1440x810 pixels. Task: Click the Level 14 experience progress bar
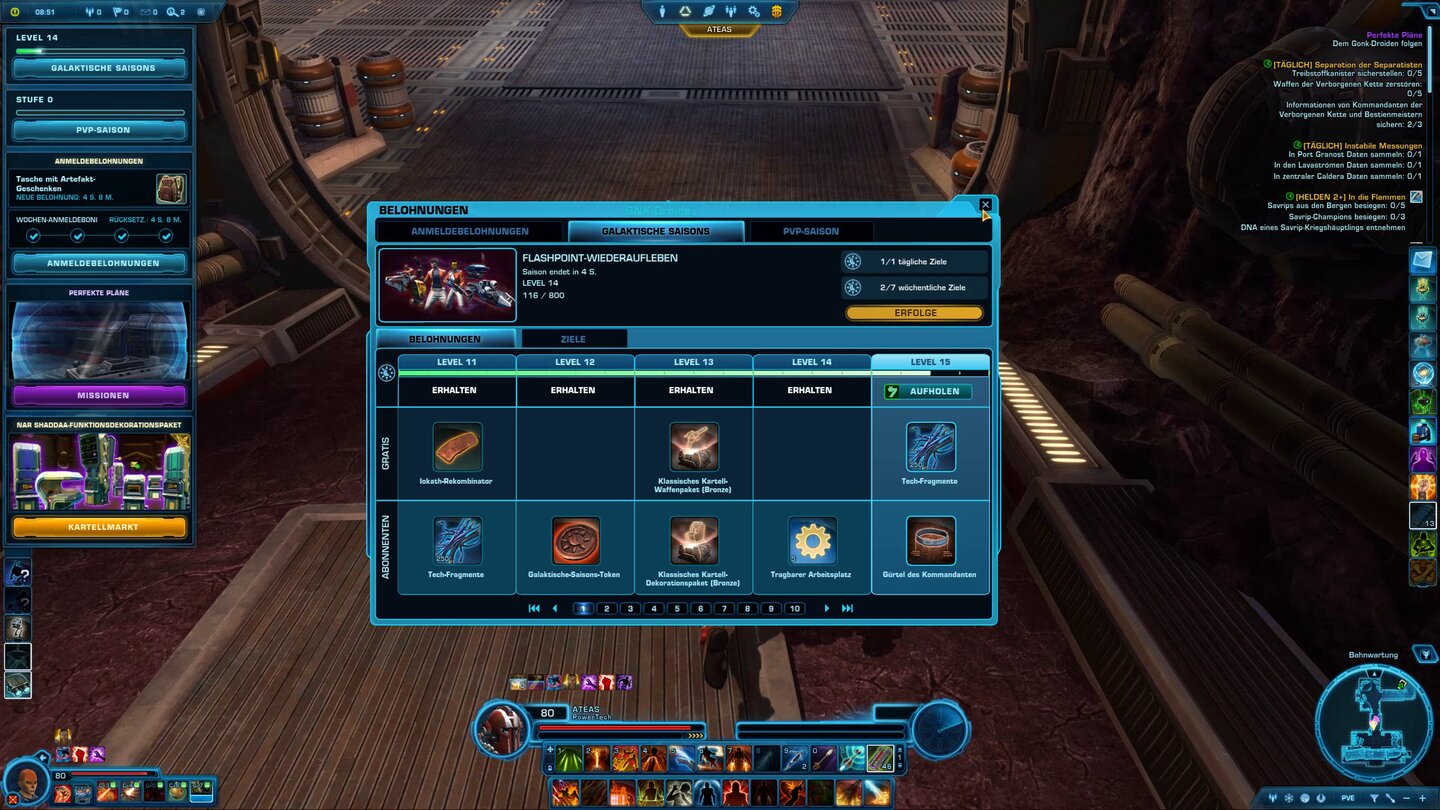(97, 52)
